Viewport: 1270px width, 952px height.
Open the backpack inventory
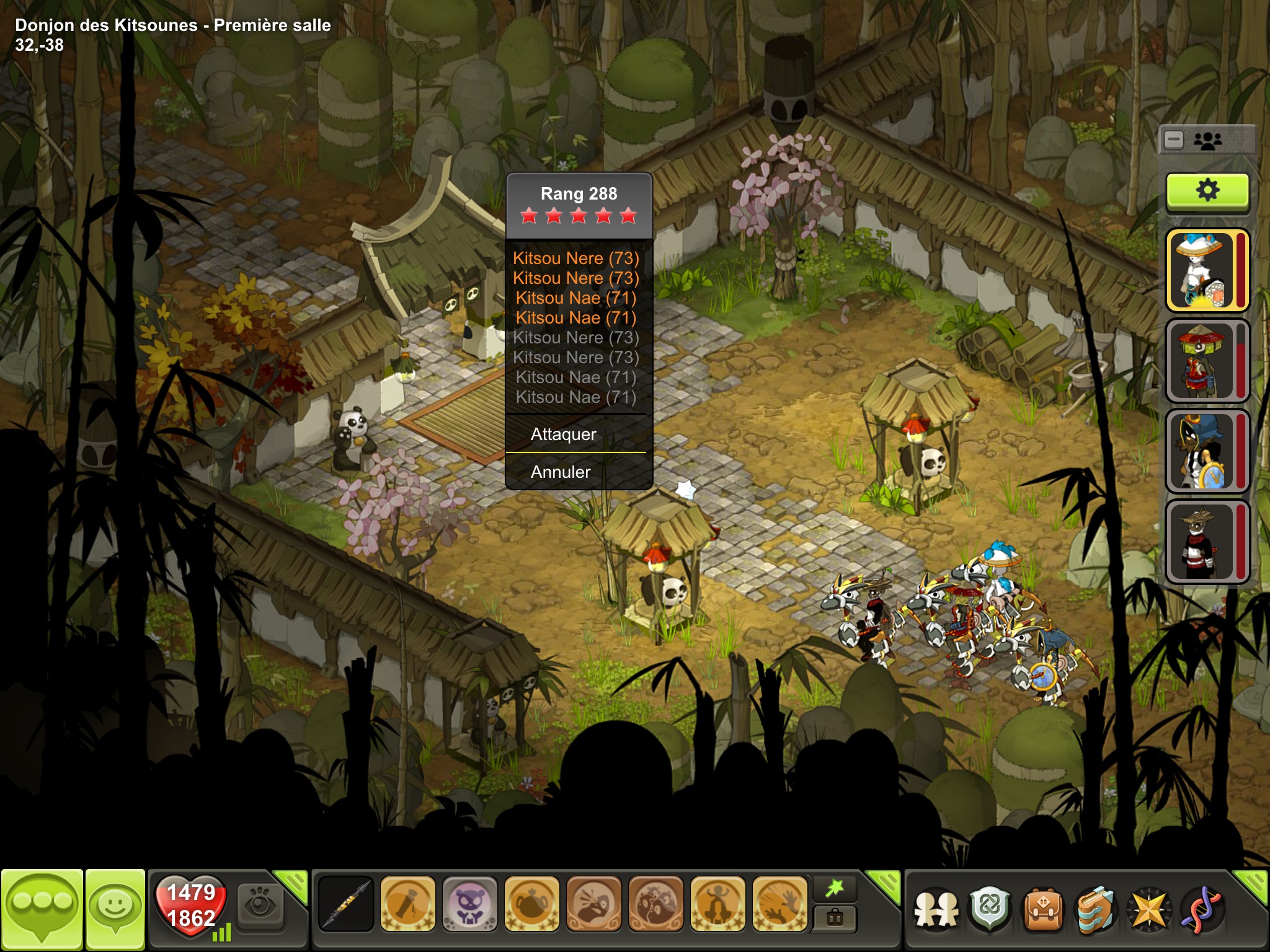coord(1043,910)
